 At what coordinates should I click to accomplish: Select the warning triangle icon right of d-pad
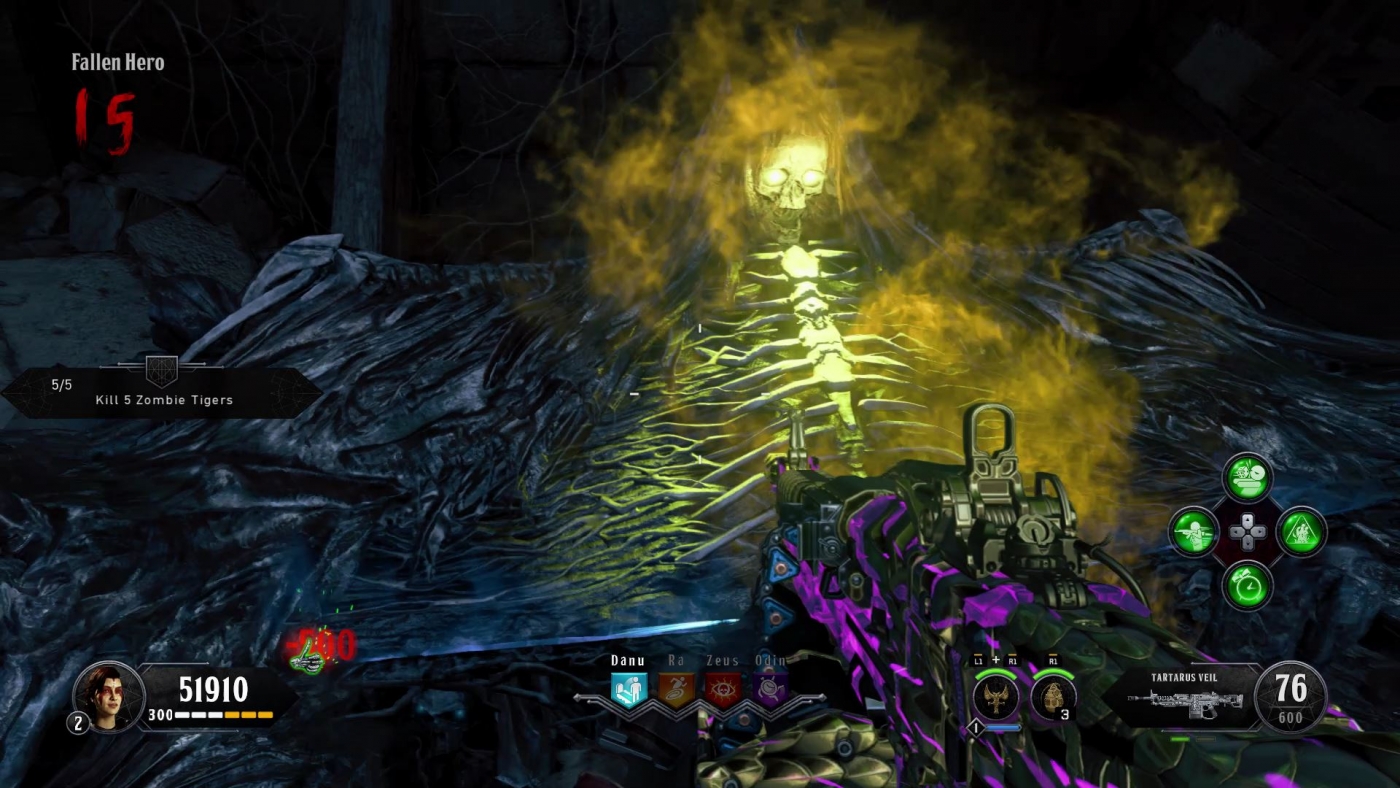(x=1301, y=532)
